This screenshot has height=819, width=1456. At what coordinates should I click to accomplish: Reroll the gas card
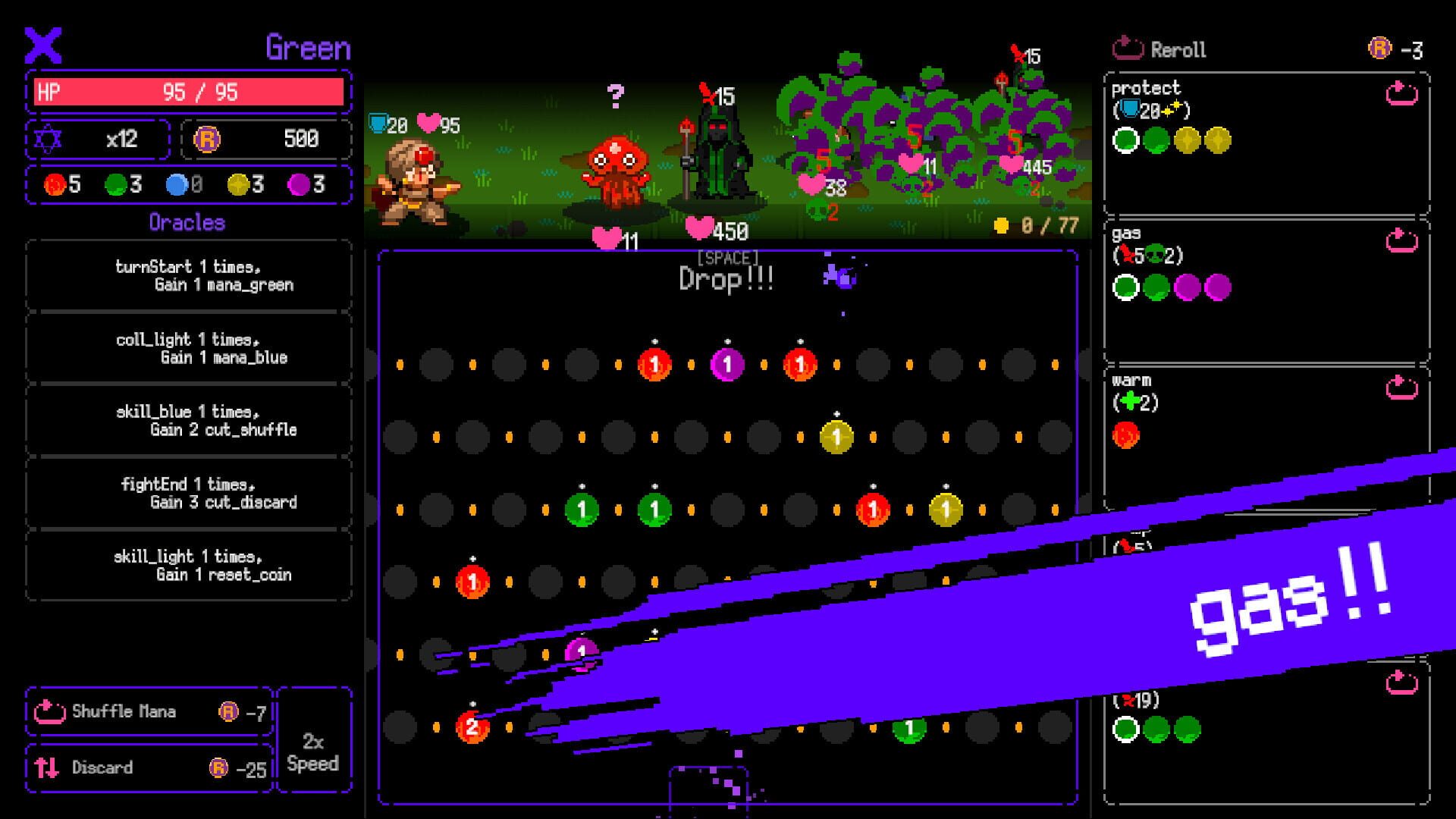pos(1399,240)
